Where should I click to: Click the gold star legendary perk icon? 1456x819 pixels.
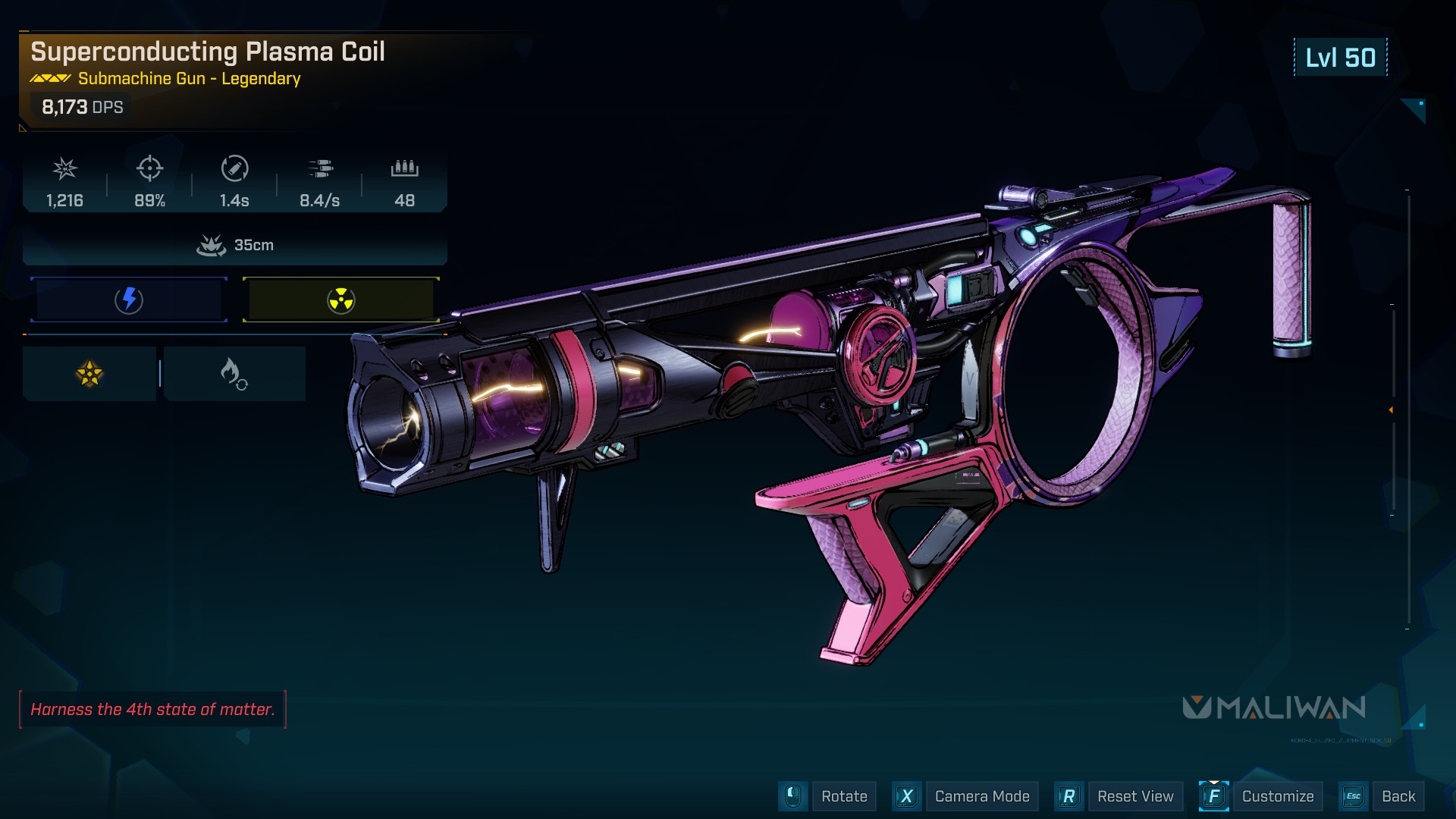89,374
